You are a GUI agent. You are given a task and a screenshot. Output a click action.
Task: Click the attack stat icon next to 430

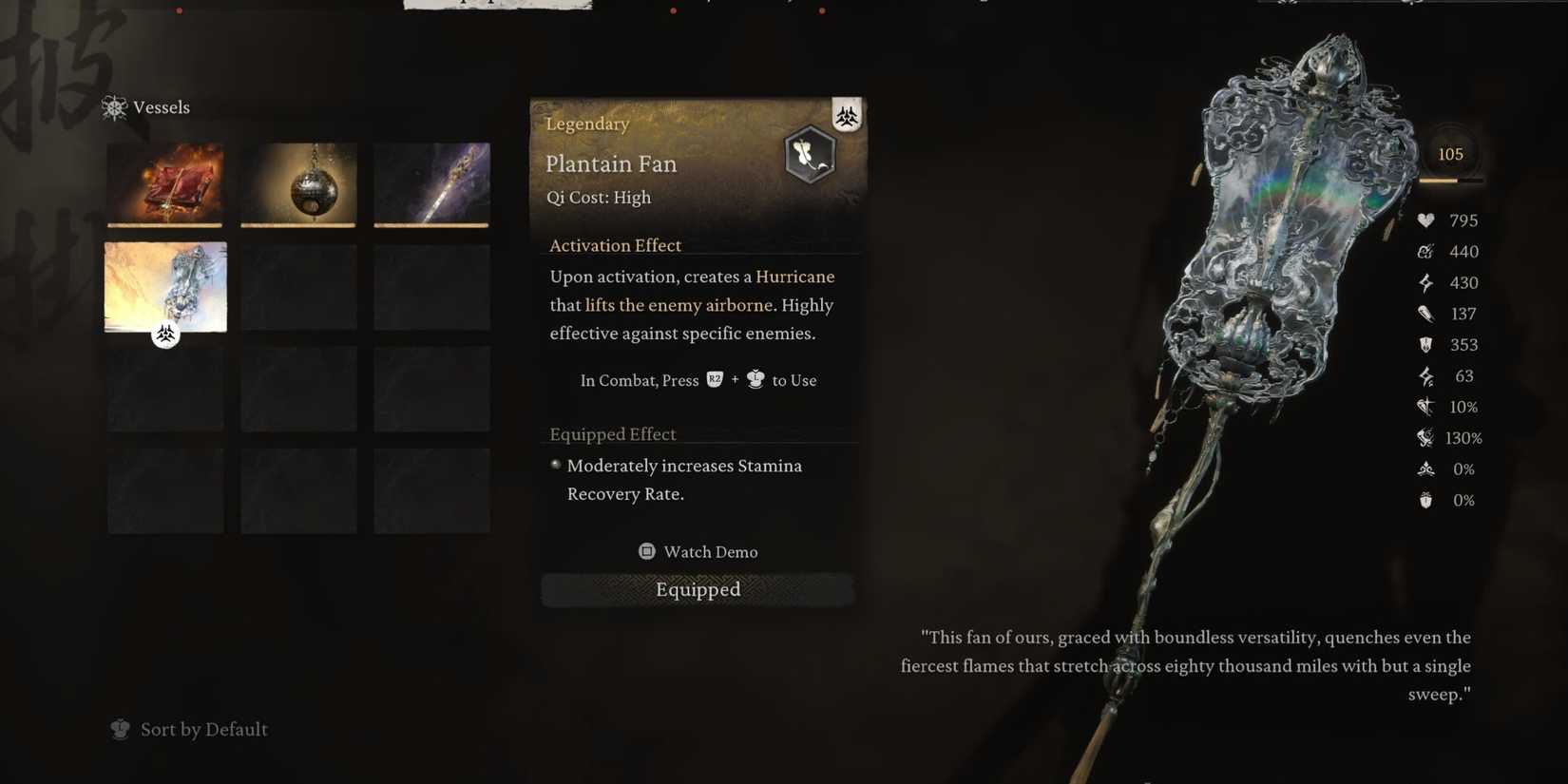click(1425, 282)
